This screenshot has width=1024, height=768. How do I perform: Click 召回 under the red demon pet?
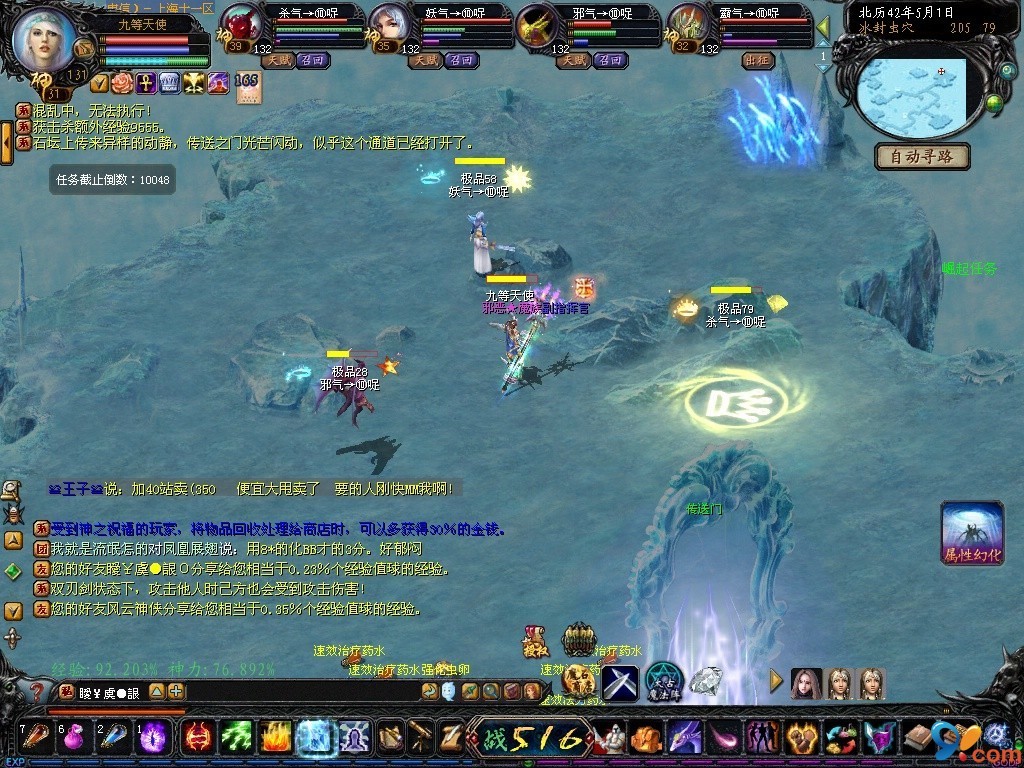[x=315, y=60]
